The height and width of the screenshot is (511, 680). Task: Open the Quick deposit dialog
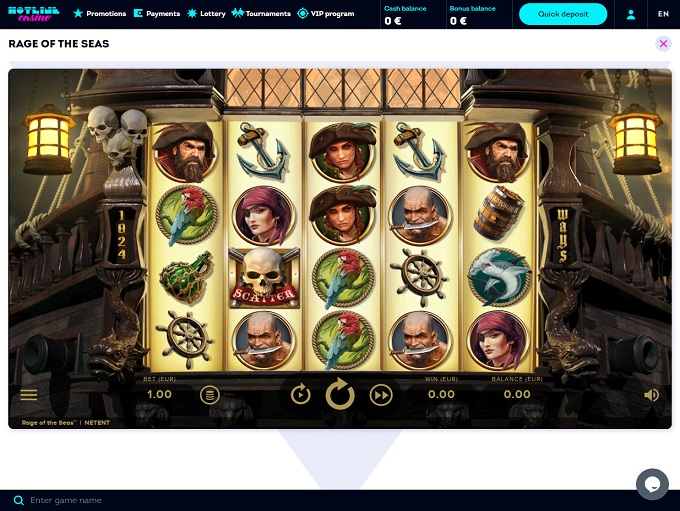pyautogui.click(x=563, y=14)
